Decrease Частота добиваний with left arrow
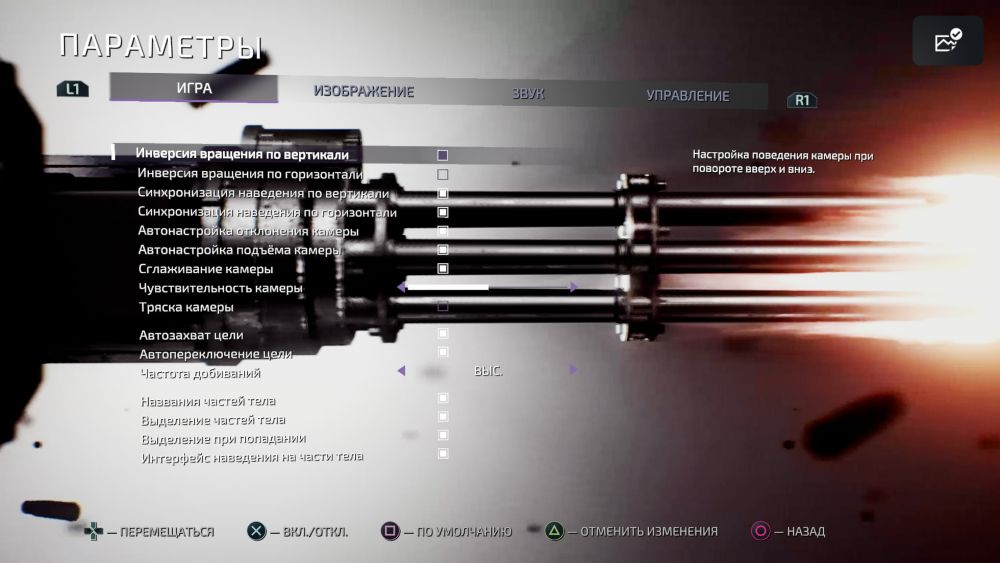 401,370
